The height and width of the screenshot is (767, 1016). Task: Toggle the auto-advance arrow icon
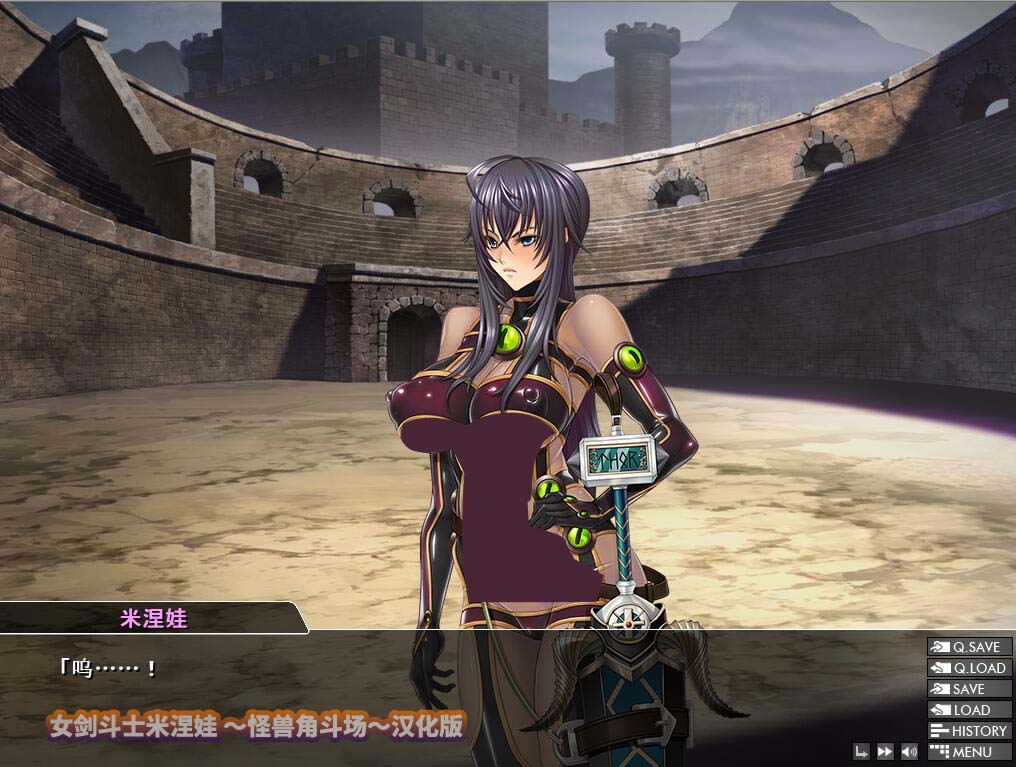(x=862, y=752)
